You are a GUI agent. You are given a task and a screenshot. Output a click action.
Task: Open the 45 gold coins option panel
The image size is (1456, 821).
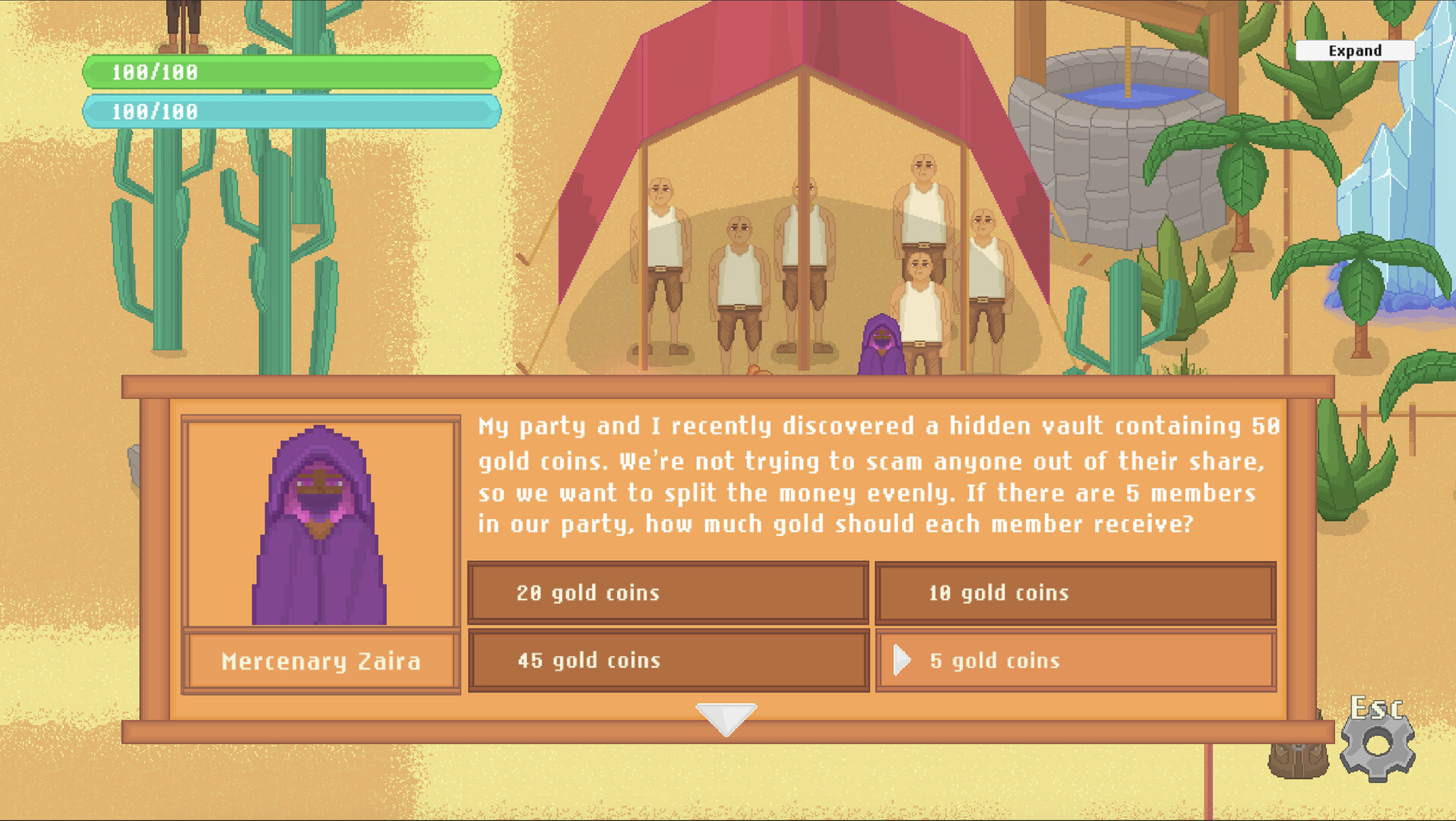pos(667,661)
